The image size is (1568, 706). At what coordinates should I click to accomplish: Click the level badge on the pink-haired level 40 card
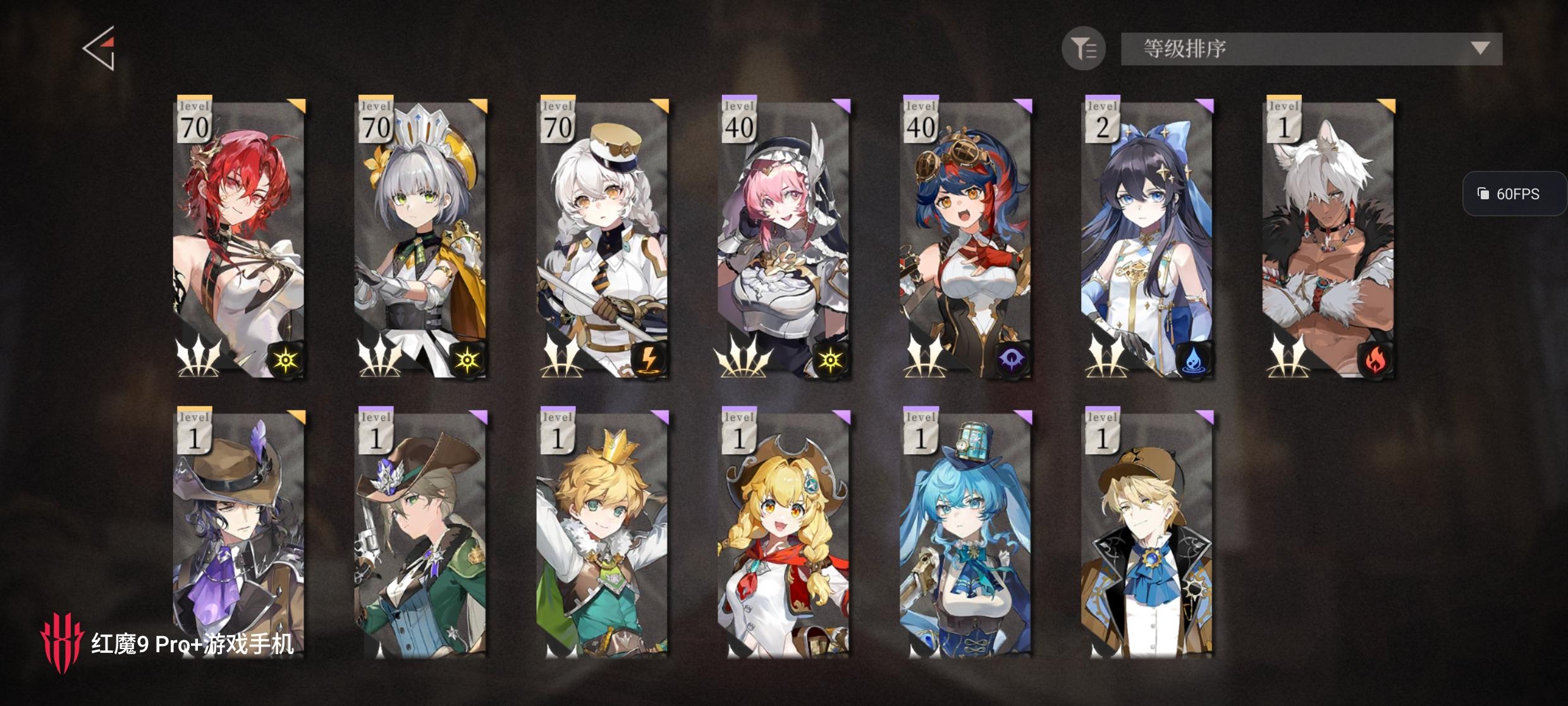(x=741, y=120)
